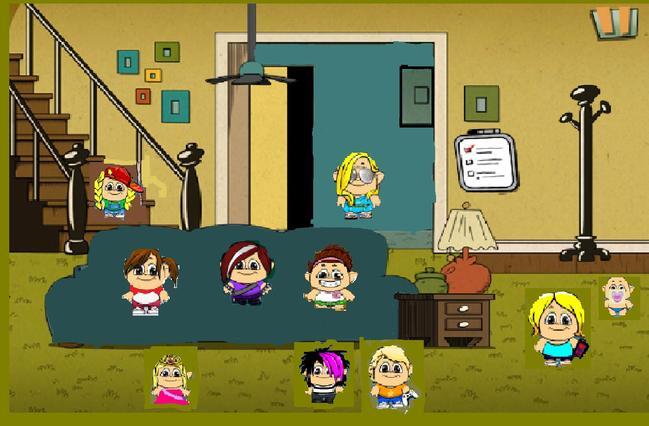Choose the kid with black and pink hair
Image resolution: width=649 pixels, height=426 pixels.
pyautogui.click(x=322, y=375)
